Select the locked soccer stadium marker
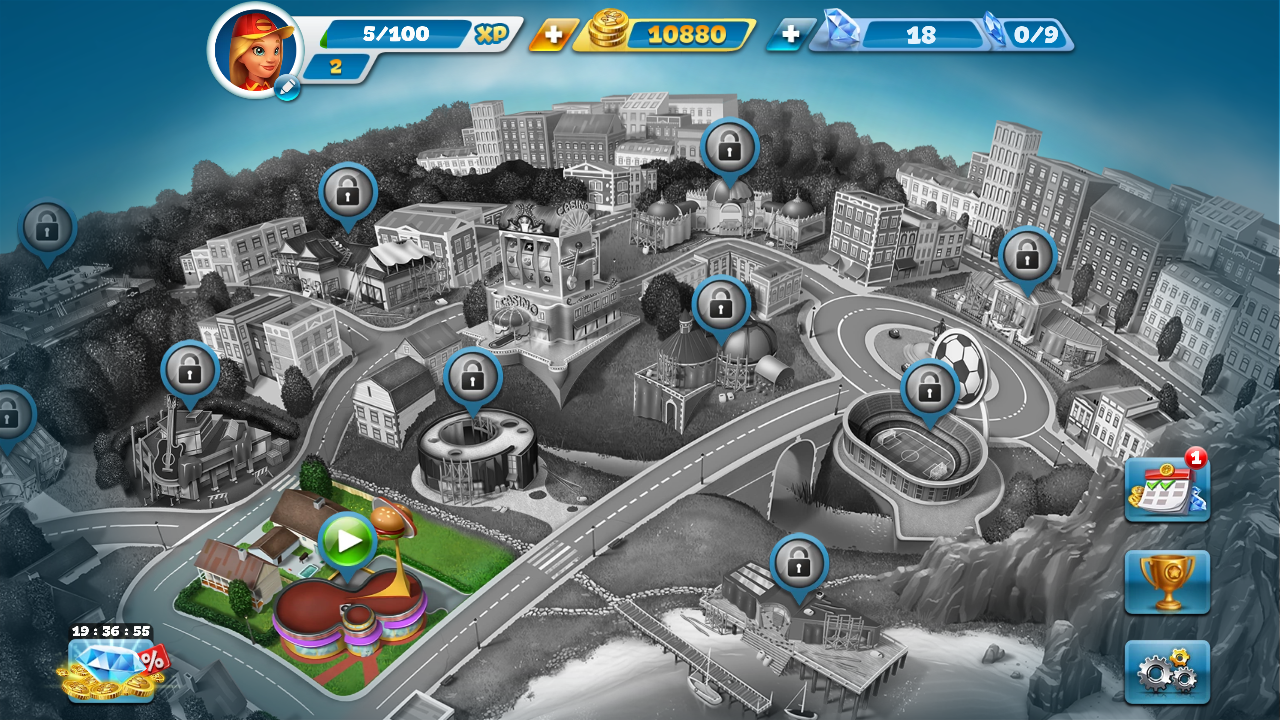This screenshot has width=1280, height=720. (x=929, y=387)
